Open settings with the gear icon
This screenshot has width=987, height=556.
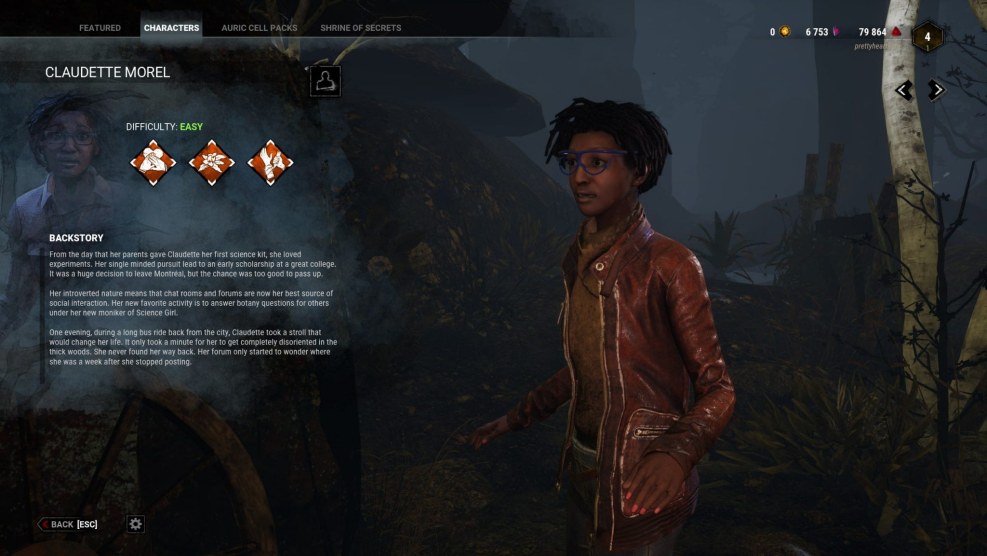(x=136, y=524)
